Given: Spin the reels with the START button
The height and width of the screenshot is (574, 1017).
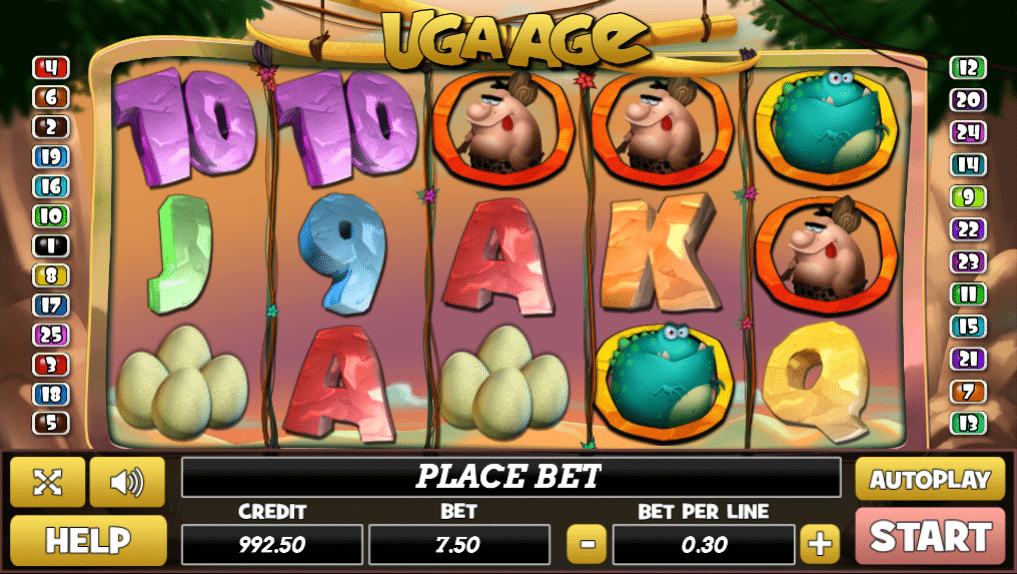Looking at the screenshot, I should coord(930,536).
